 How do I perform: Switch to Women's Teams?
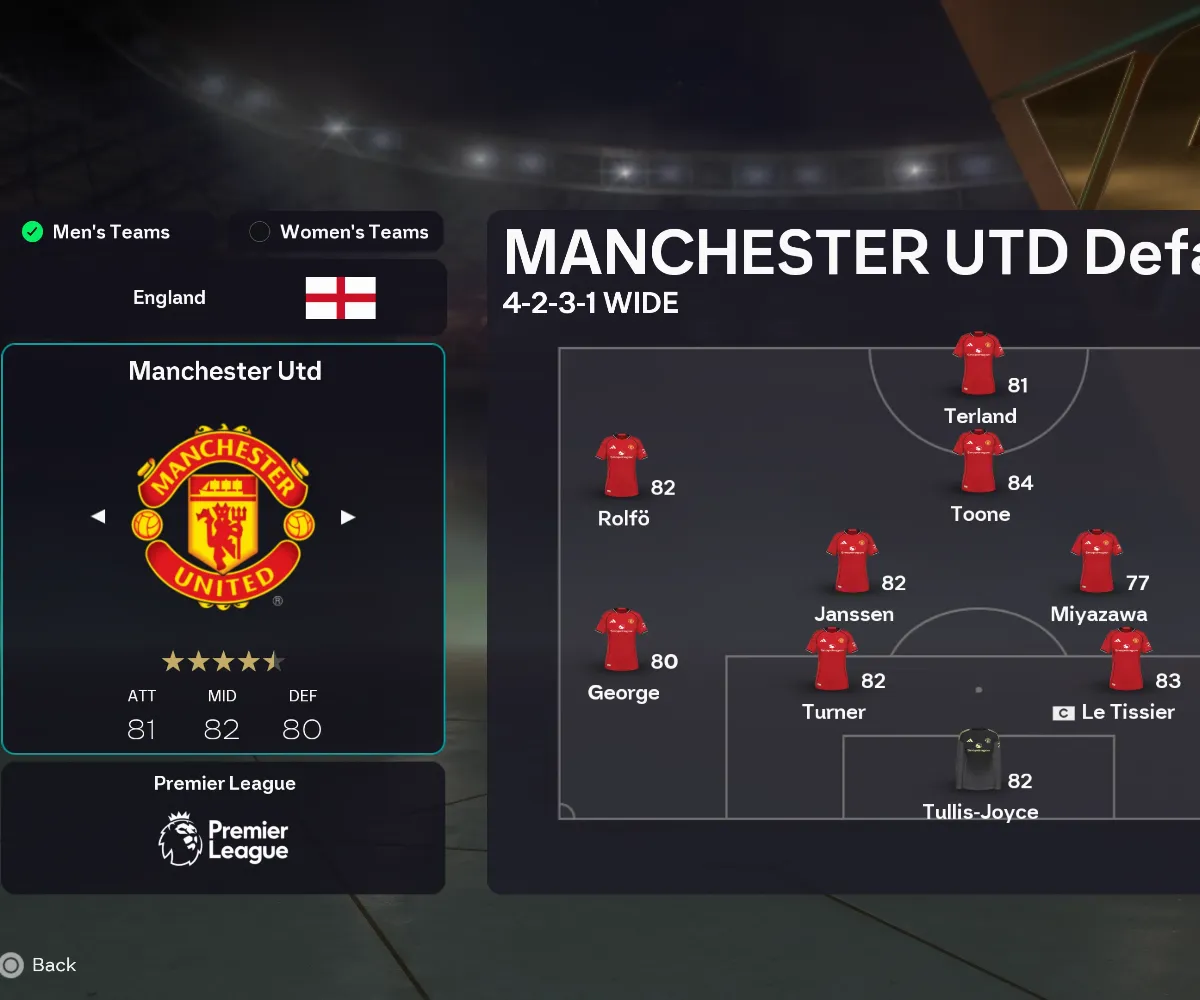point(338,232)
